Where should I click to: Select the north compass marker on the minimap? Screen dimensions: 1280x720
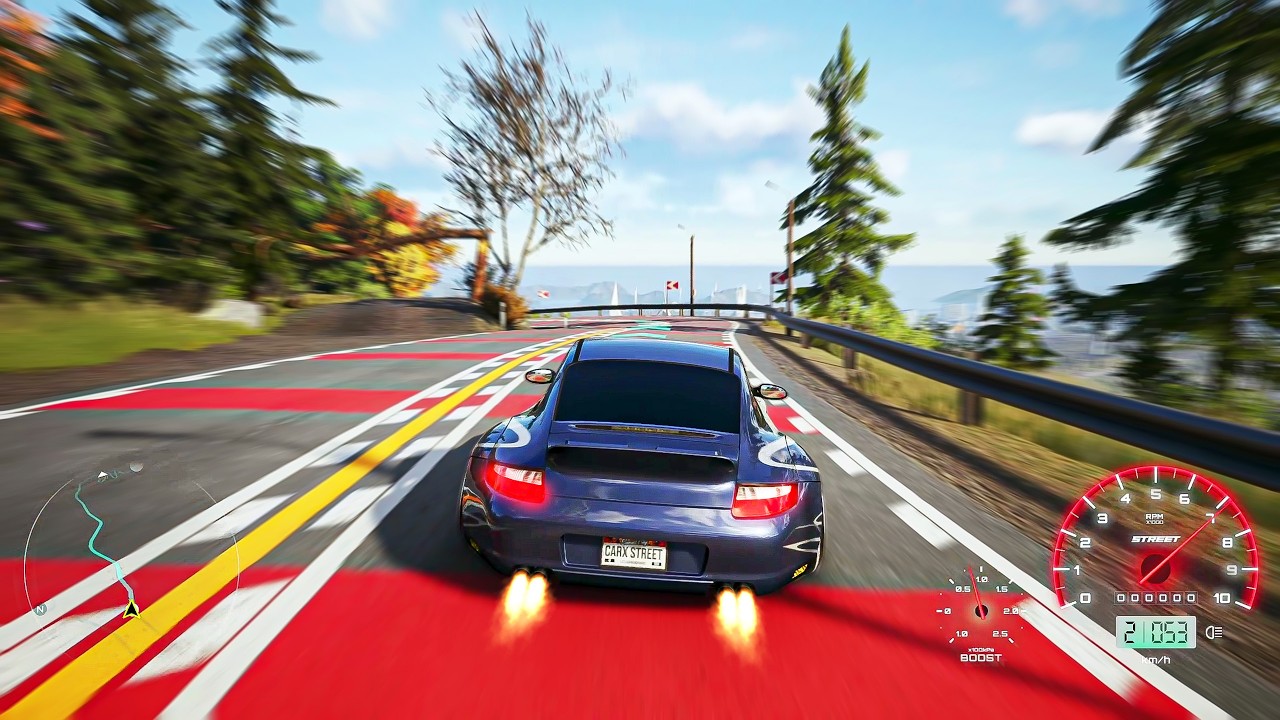point(40,609)
